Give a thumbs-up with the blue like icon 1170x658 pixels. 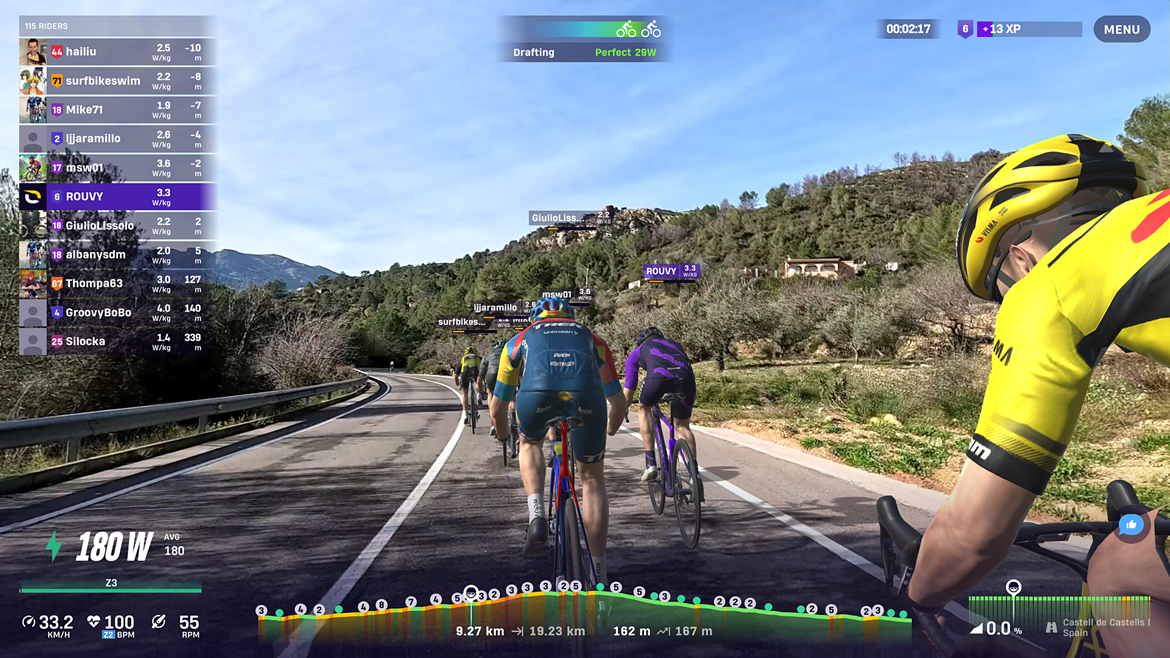1131,525
